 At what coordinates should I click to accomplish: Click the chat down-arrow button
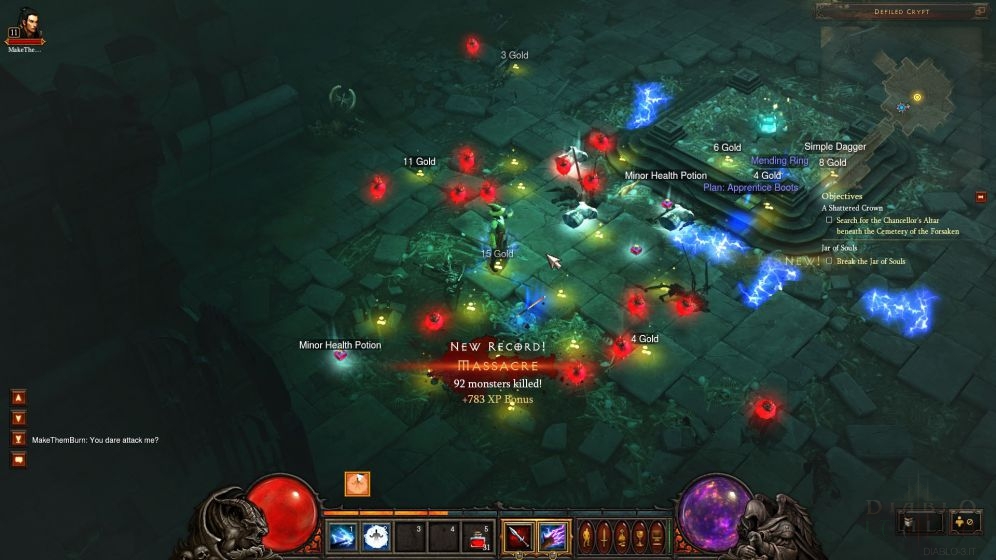19,418
